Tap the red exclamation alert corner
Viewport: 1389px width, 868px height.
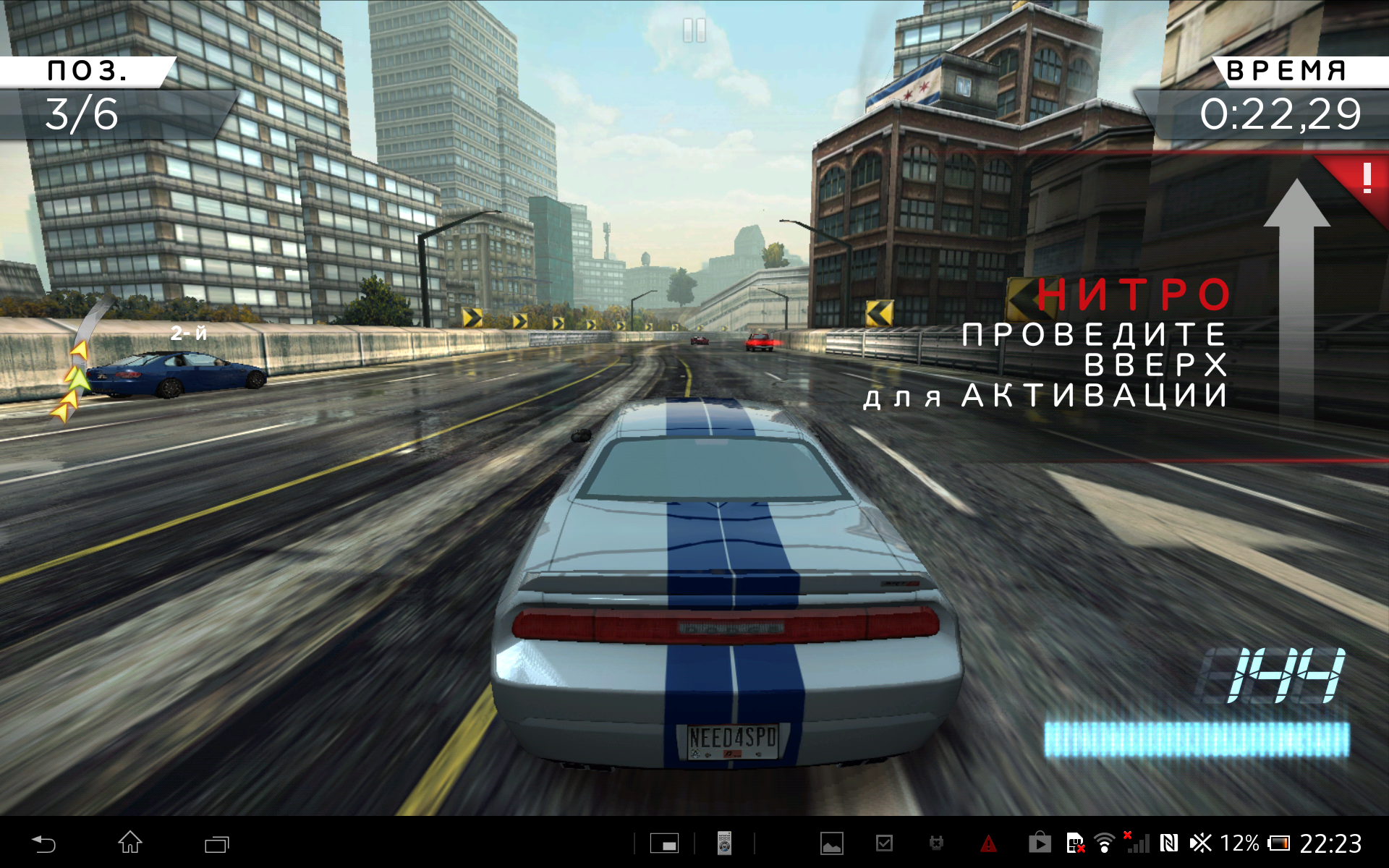(x=1364, y=179)
